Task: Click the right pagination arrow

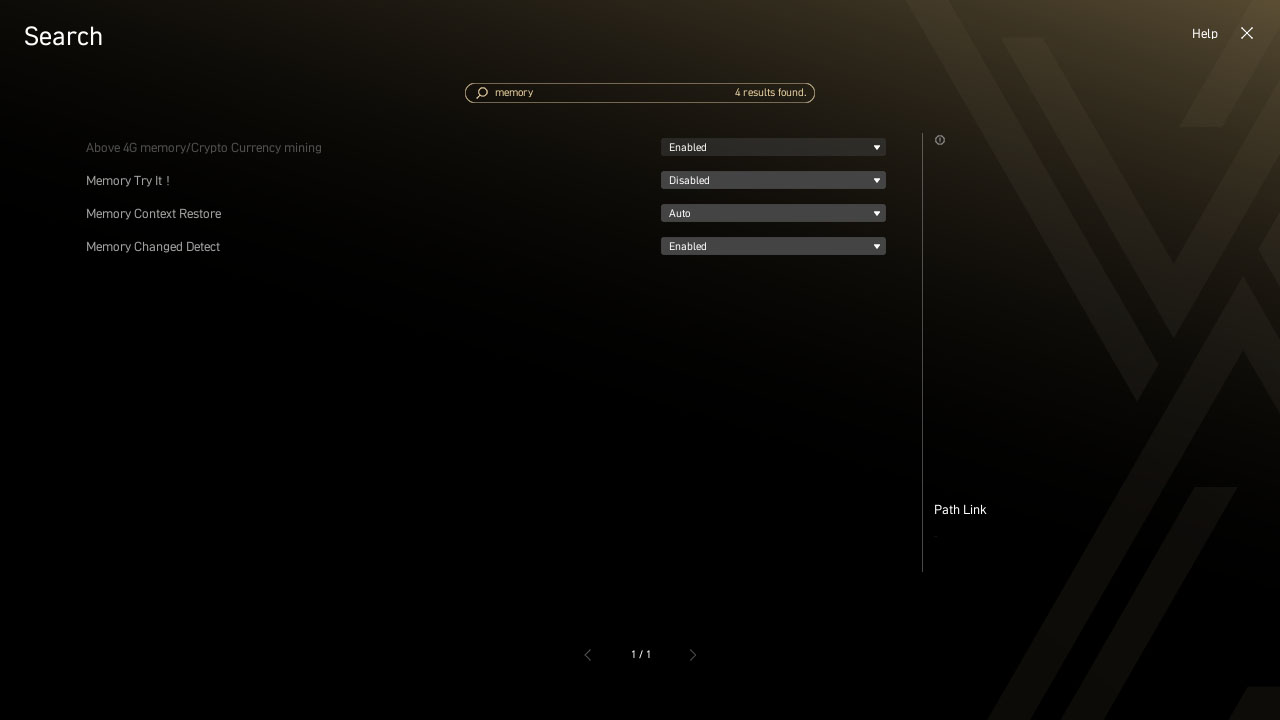Action: pyautogui.click(x=693, y=655)
